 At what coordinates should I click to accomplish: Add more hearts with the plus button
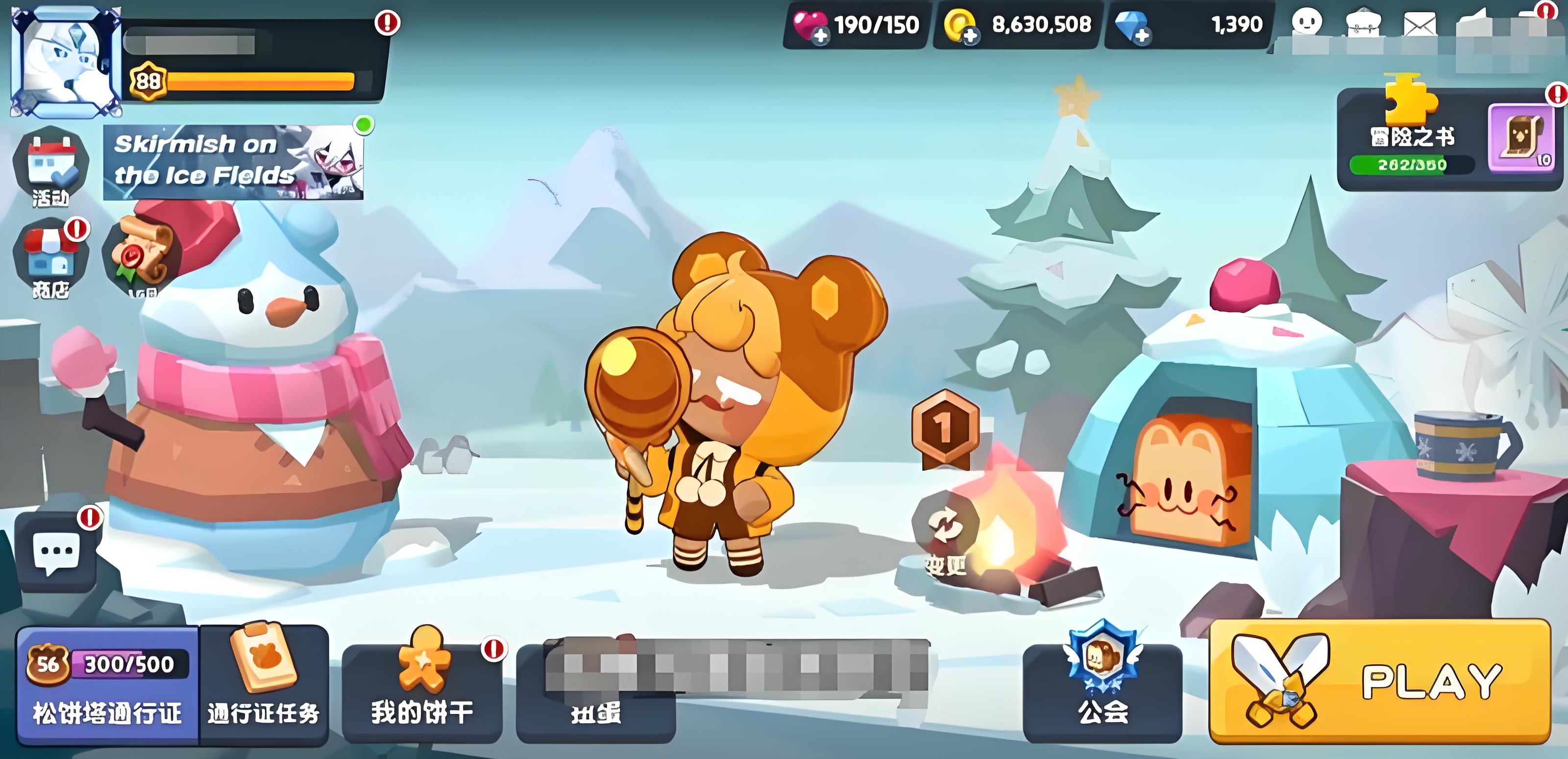pyautogui.click(x=821, y=36)
